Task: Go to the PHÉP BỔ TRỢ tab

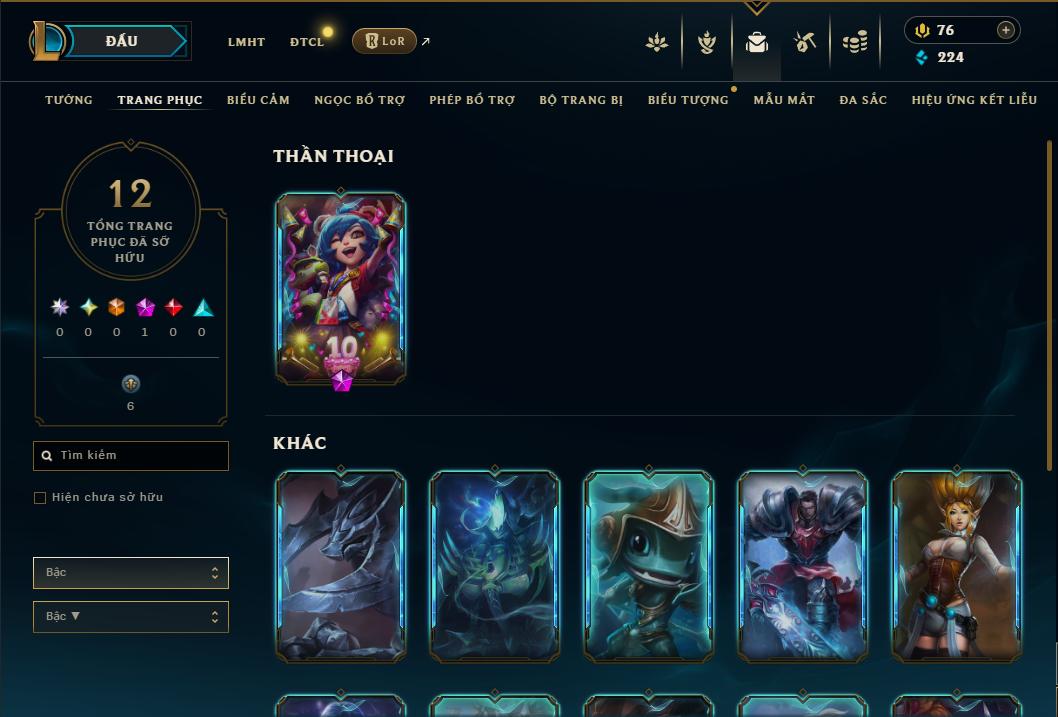Action: click(x=472, y=100)
